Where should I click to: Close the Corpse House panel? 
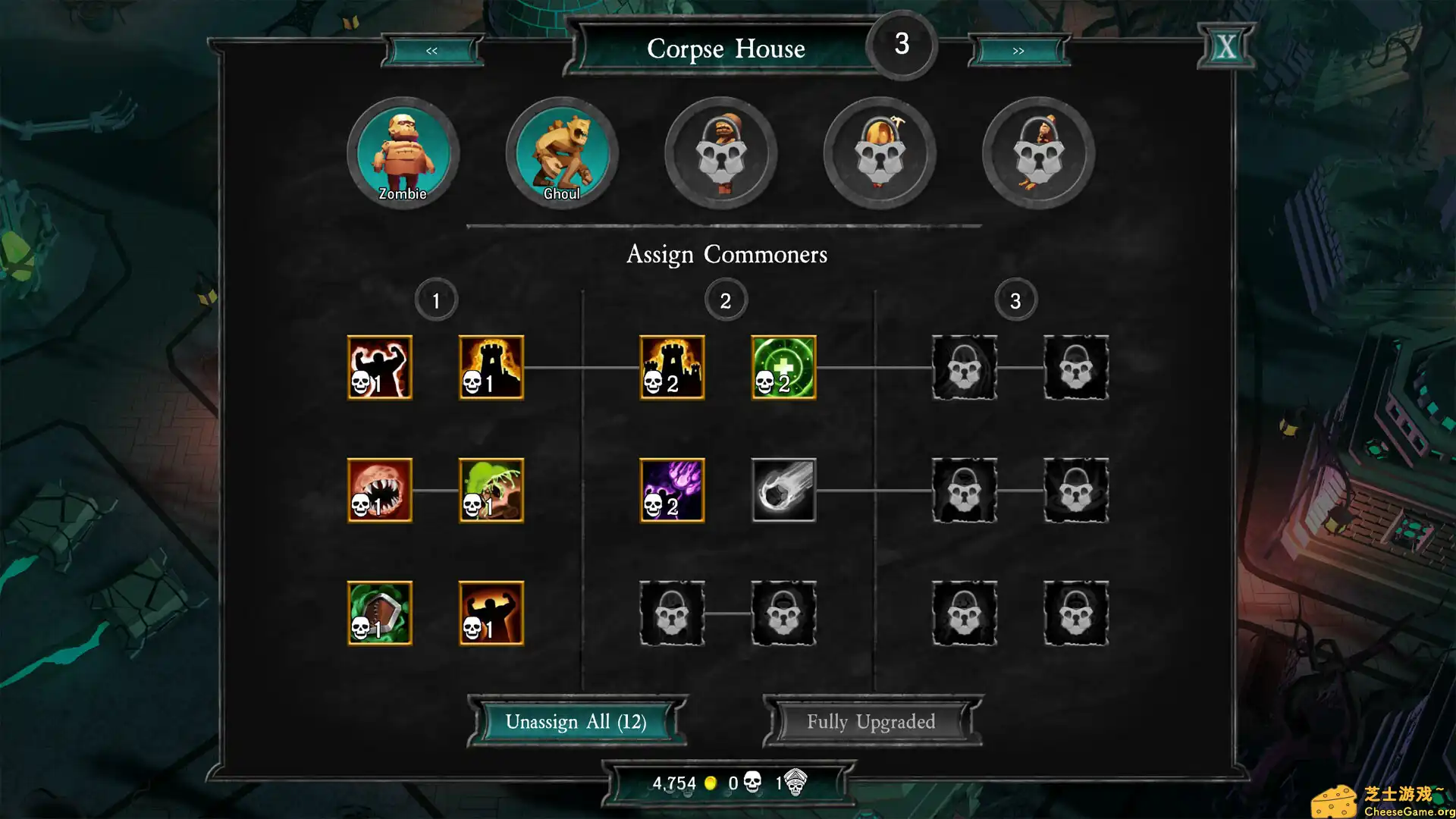click(x=1225, y=47)
